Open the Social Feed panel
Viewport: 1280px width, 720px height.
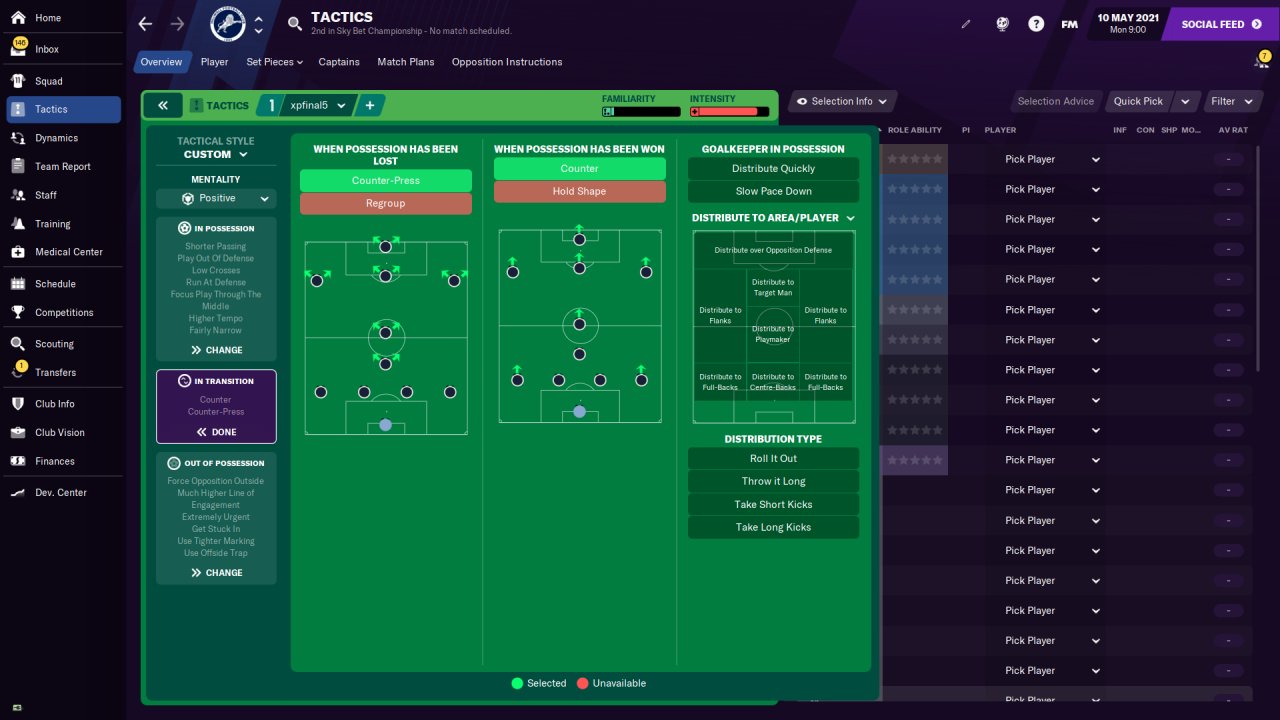click(1220, 24)
